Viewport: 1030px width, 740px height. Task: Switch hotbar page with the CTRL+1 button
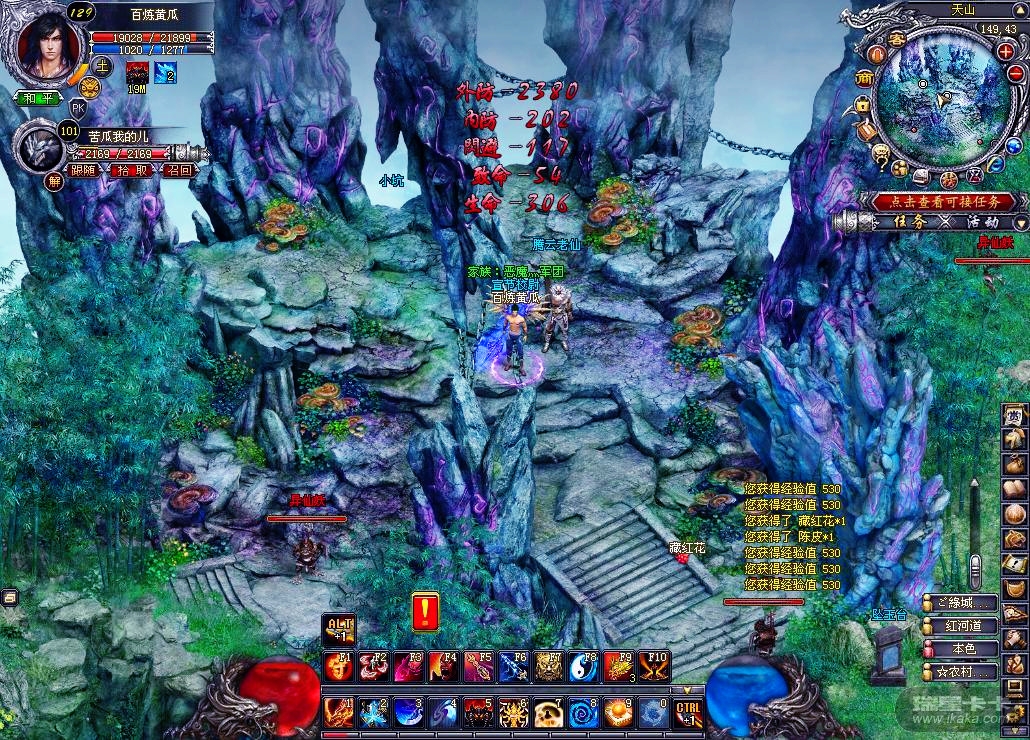pos(688,713)
